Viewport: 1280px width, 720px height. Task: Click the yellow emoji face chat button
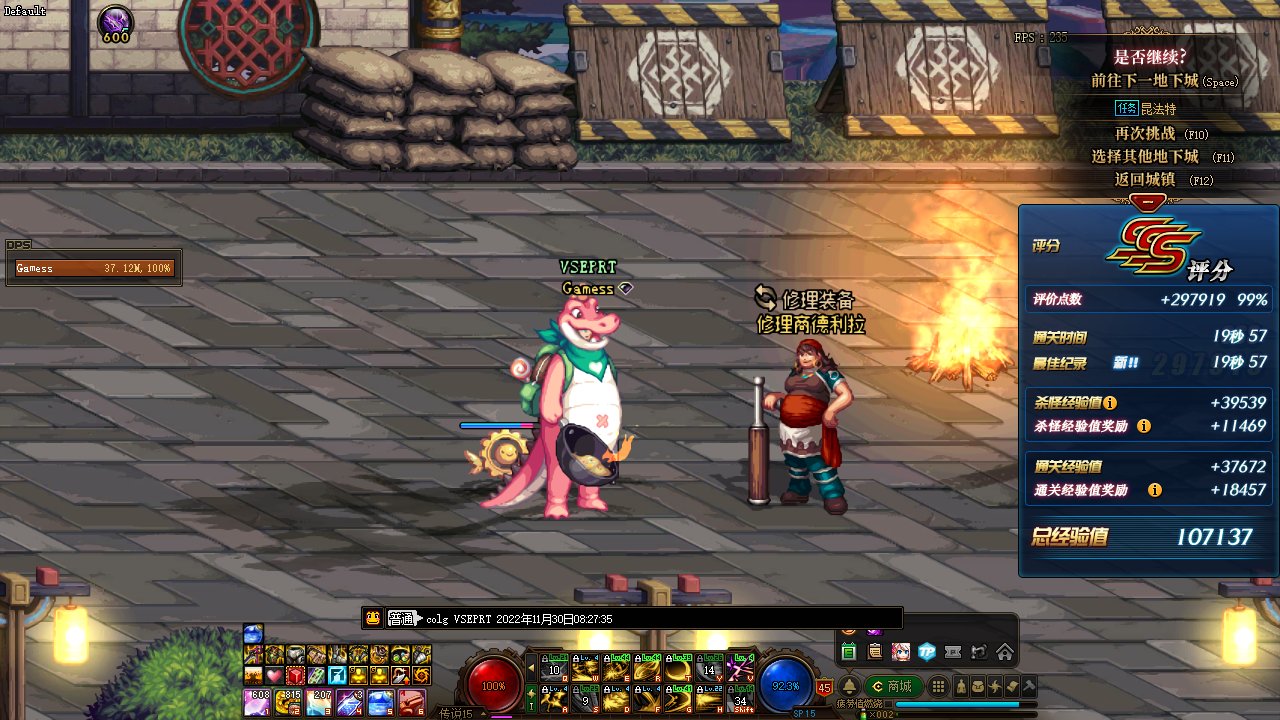coord(372,618)
